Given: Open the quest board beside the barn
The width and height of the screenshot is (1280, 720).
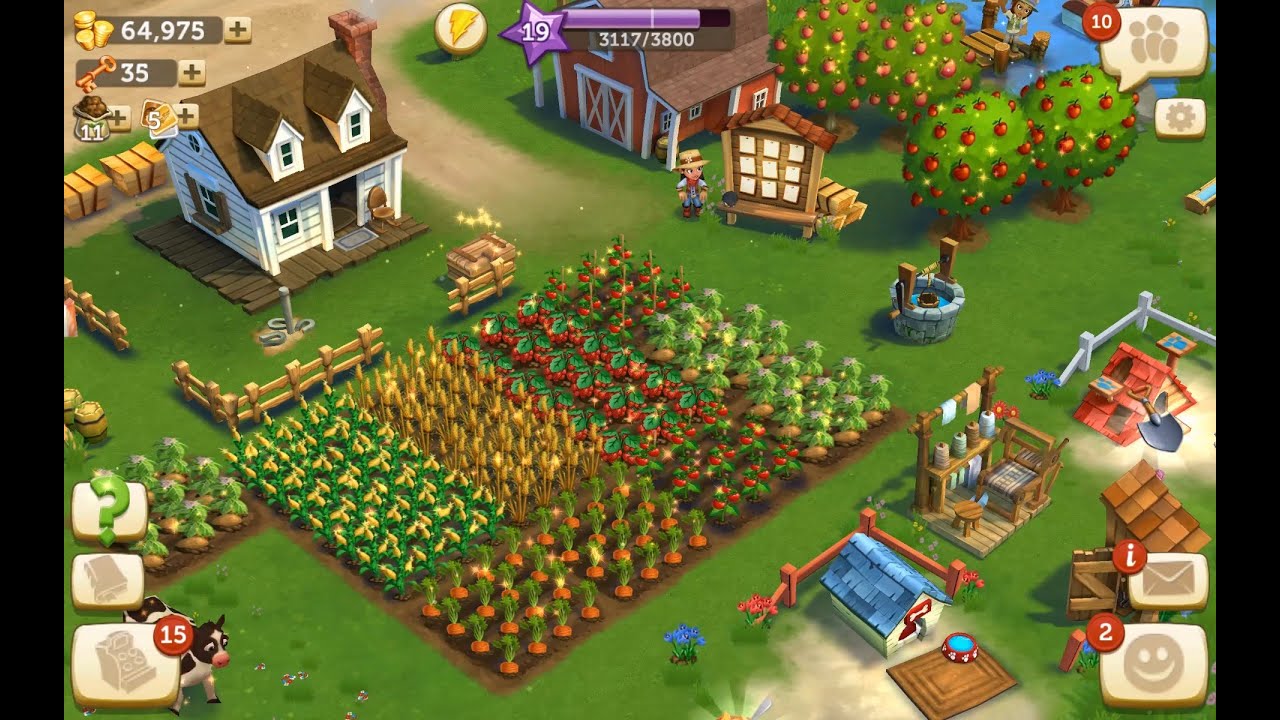Looking at the screenshot, I should [775, 165].
